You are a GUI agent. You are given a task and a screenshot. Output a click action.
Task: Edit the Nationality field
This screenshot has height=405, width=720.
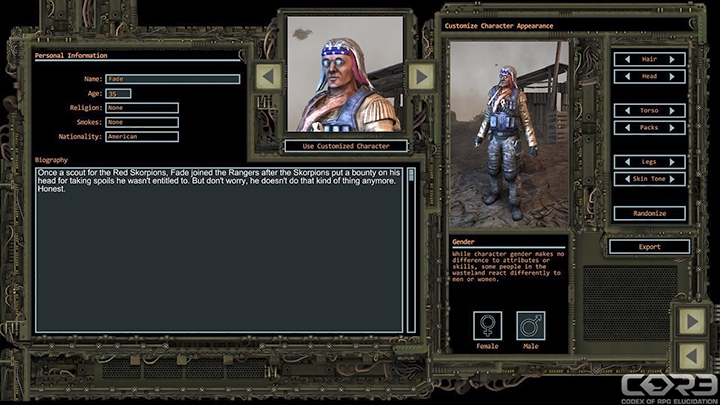click(x=141, y=136)
